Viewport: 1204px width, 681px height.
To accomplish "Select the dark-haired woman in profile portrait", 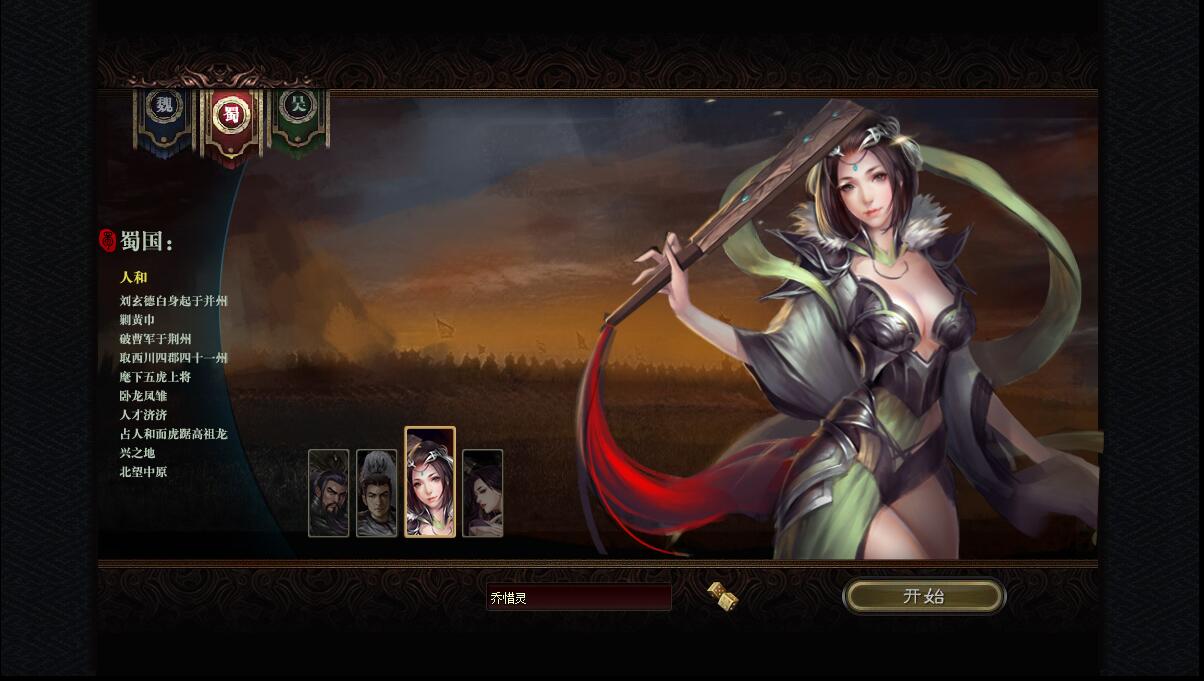I will tap(483, 493).
